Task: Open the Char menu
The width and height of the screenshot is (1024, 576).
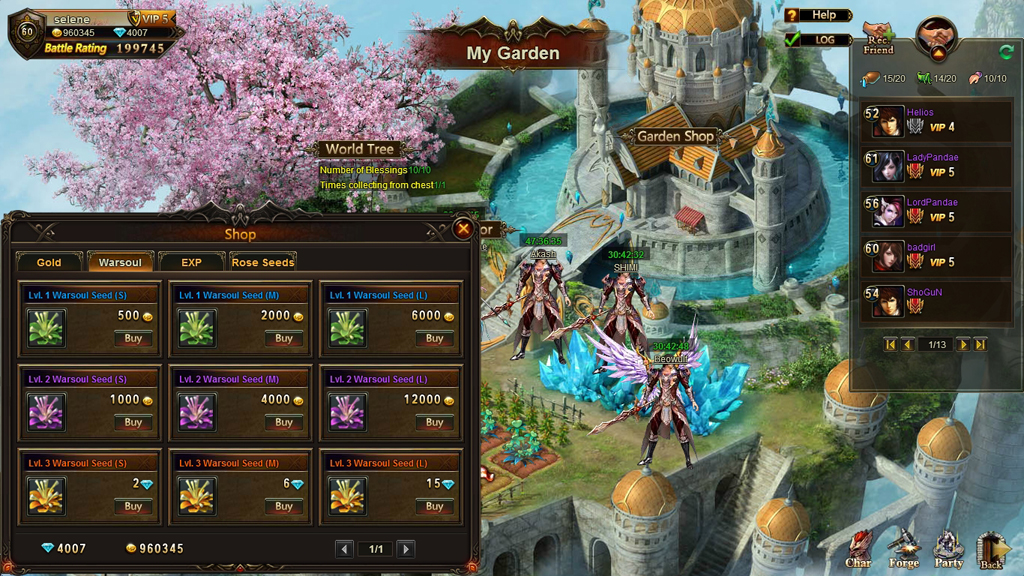Action: [x=858, y=551]
